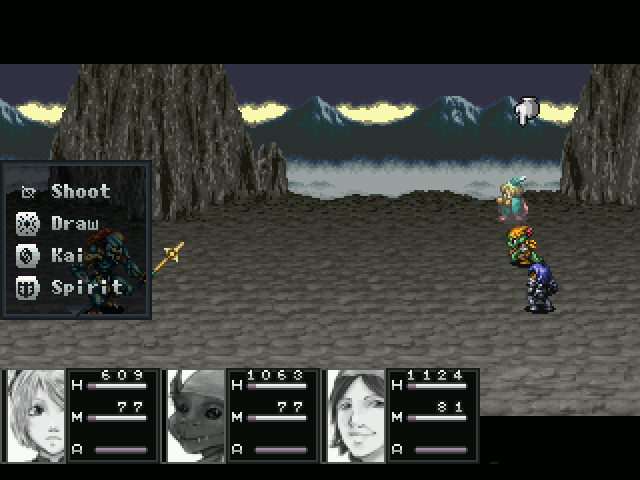Open the Kai command menu
The image size is (640, 480).
66,255
